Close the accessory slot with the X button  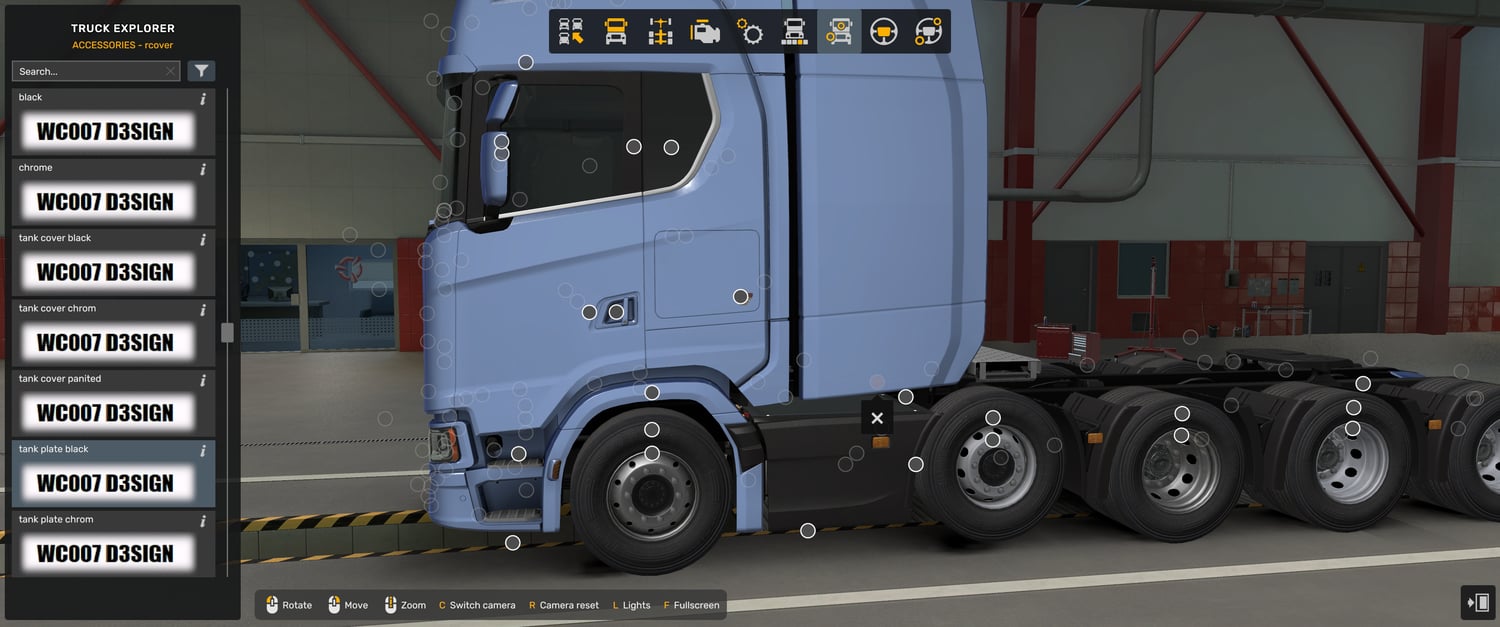pyautogui.click(x=877, y=418)
